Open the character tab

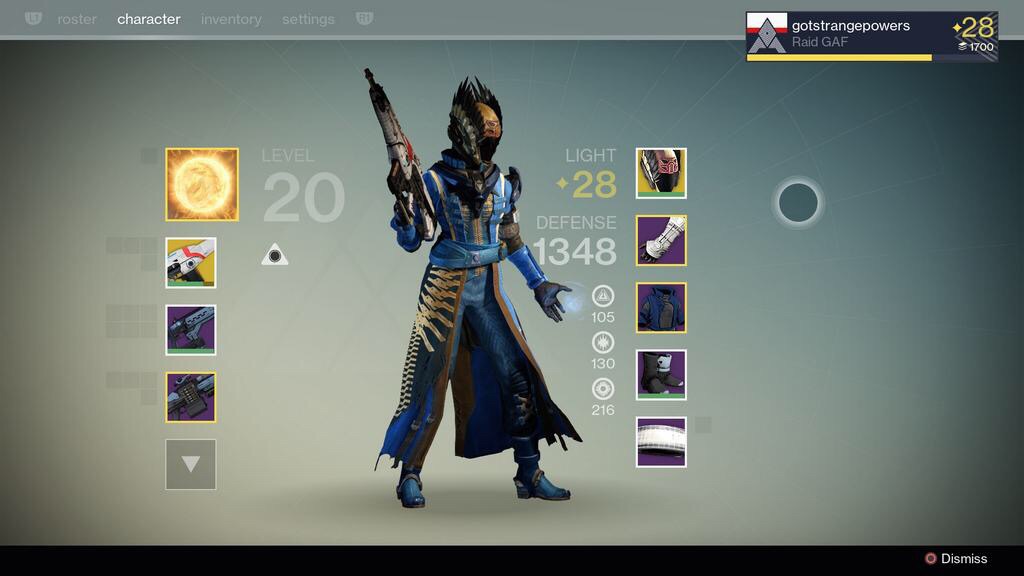[149, 19]
